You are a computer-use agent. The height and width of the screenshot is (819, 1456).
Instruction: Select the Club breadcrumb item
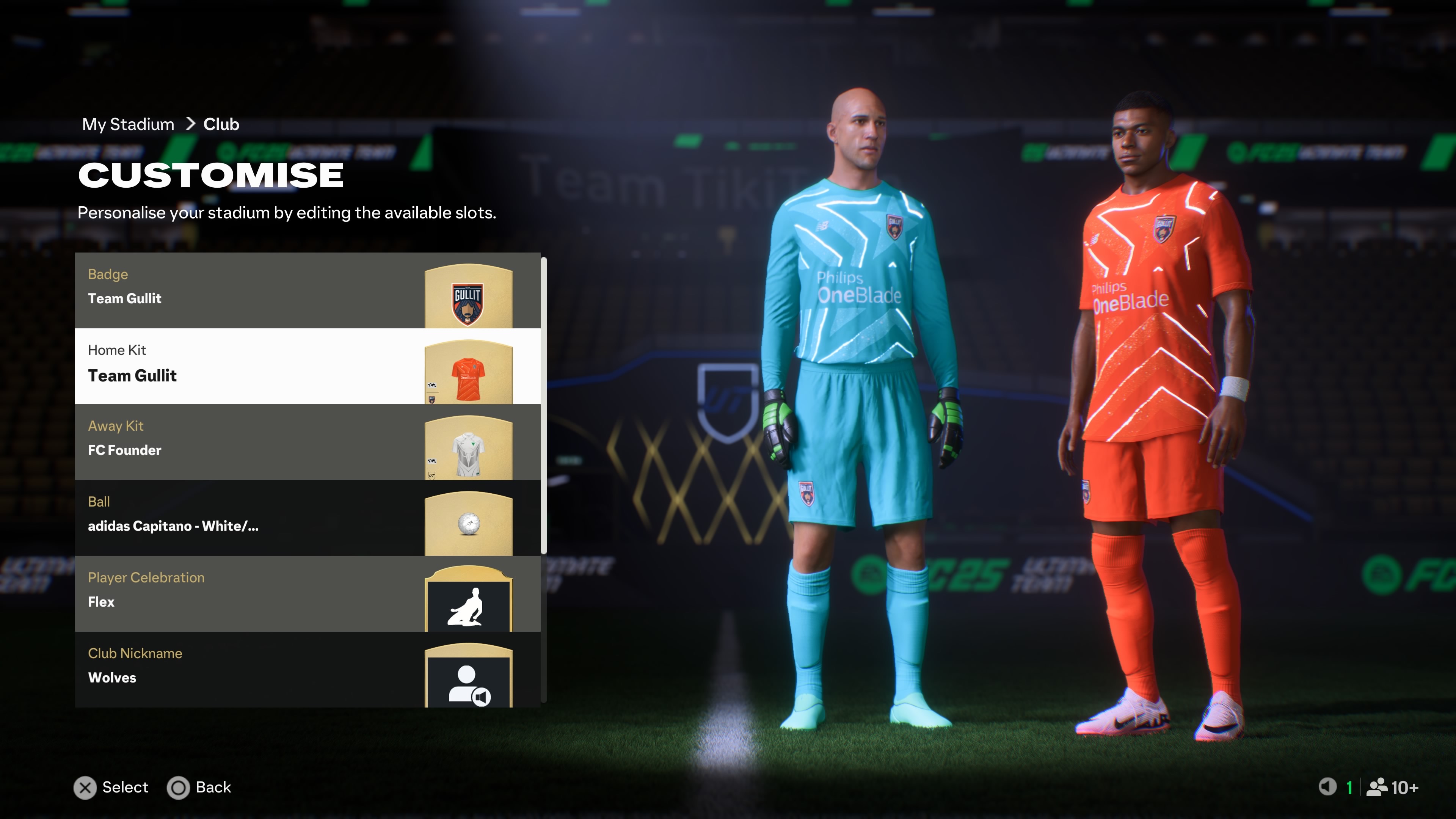(220, 124)
